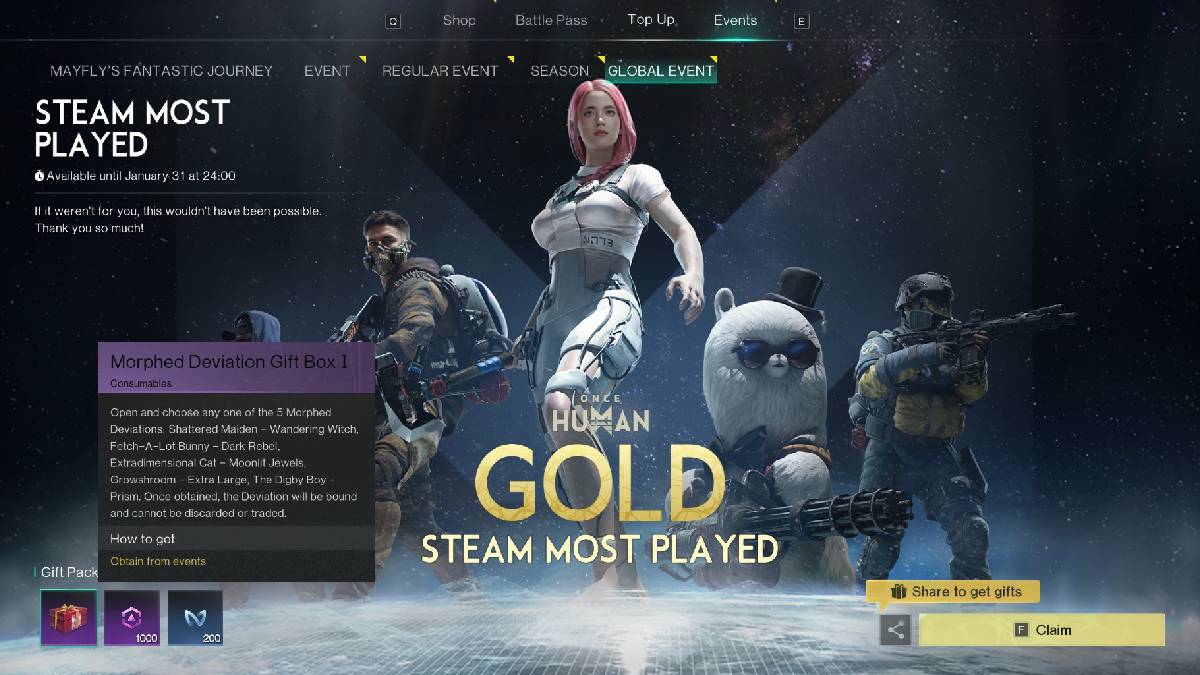This screenshot has width=1200, height=675.
Task: Select the red gift box reward
Action: click(x=69, y=617)
